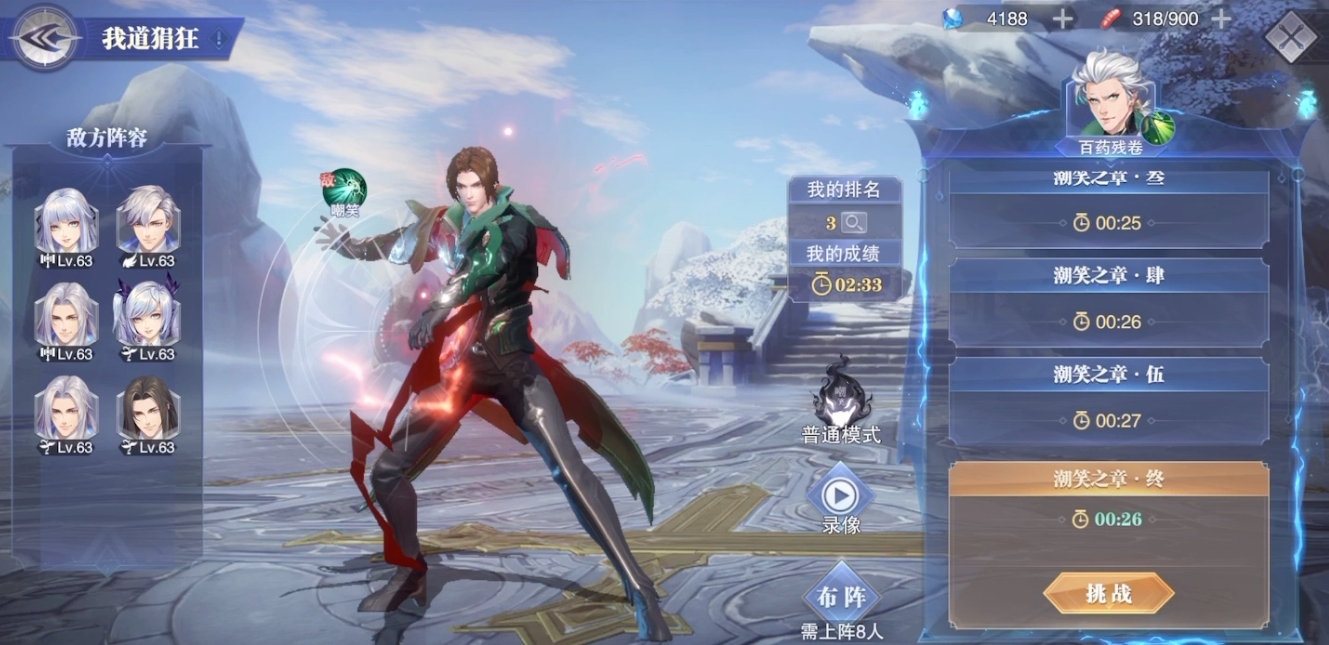
Task: Select the final stage 潮笑之章·终
Action: pyautogui.click(x=1108, y=496)
